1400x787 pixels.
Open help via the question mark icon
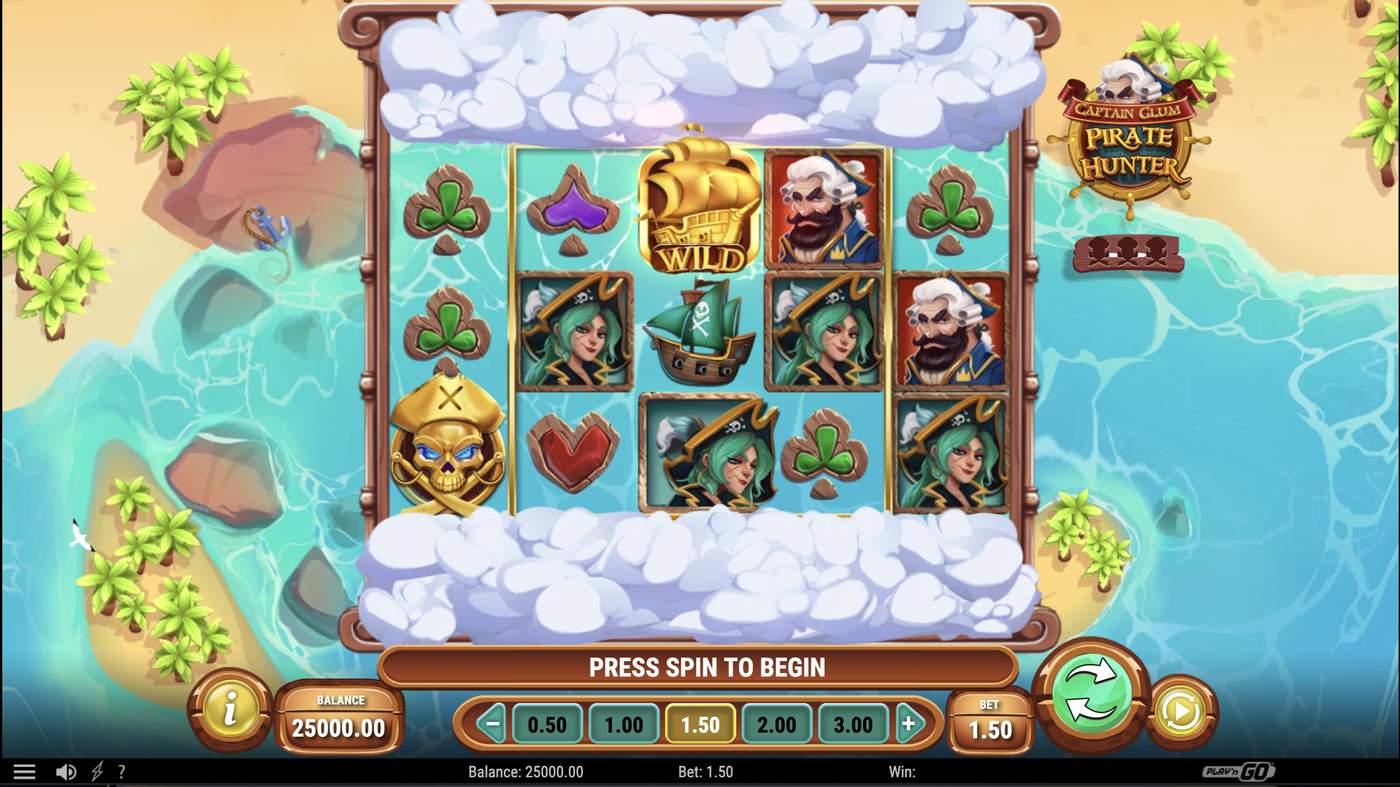[121, 770]
